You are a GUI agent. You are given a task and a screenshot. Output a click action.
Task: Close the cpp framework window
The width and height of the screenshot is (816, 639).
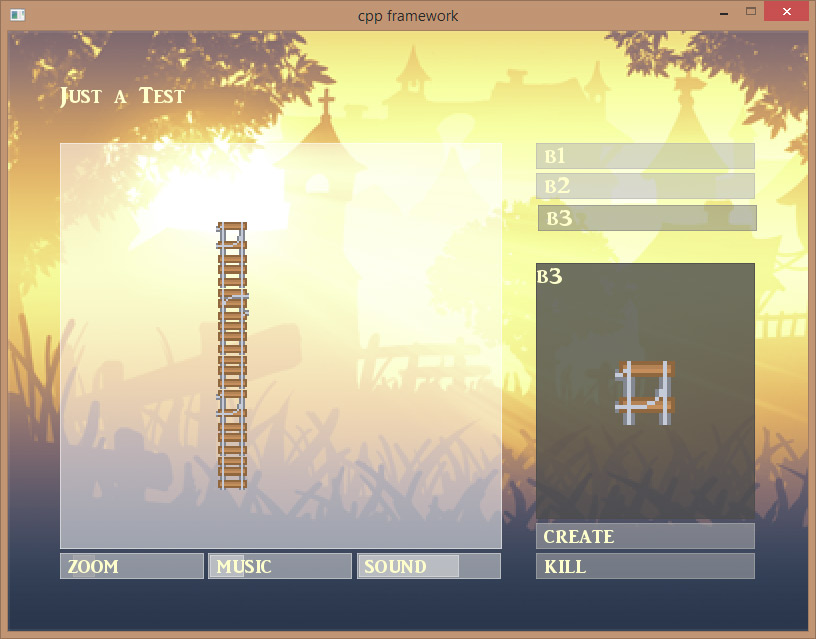787,12
